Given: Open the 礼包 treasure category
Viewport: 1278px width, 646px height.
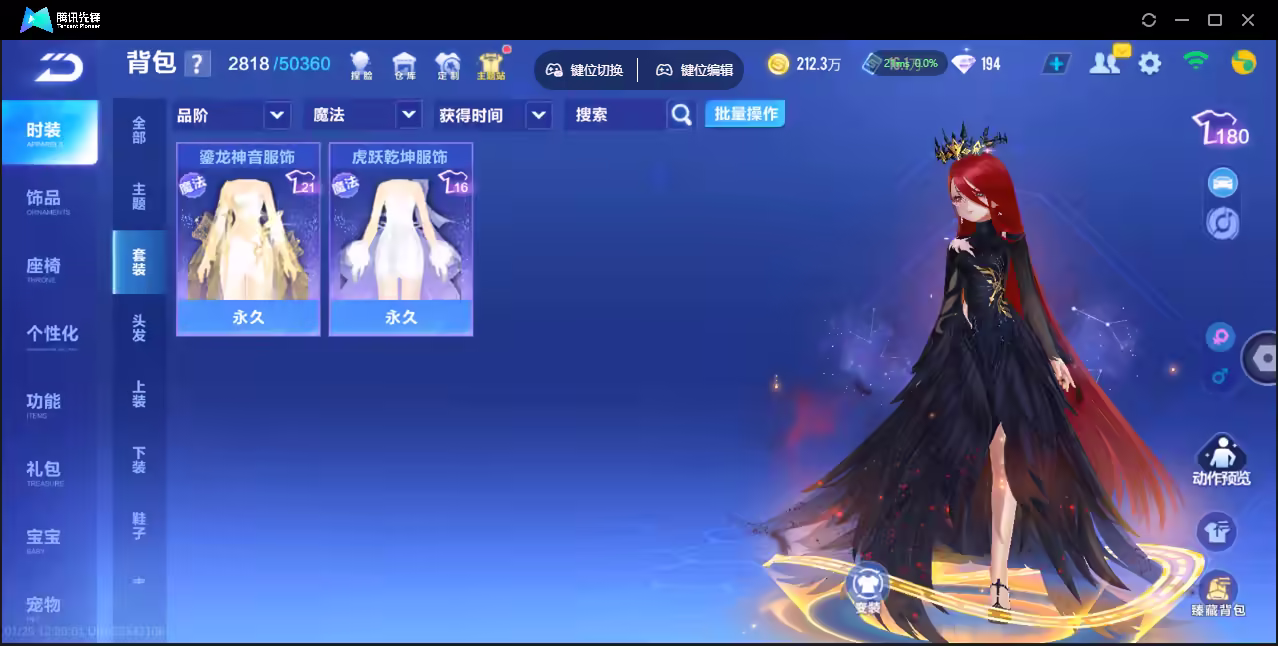Looking at the screenshot, I should point(44,470).
